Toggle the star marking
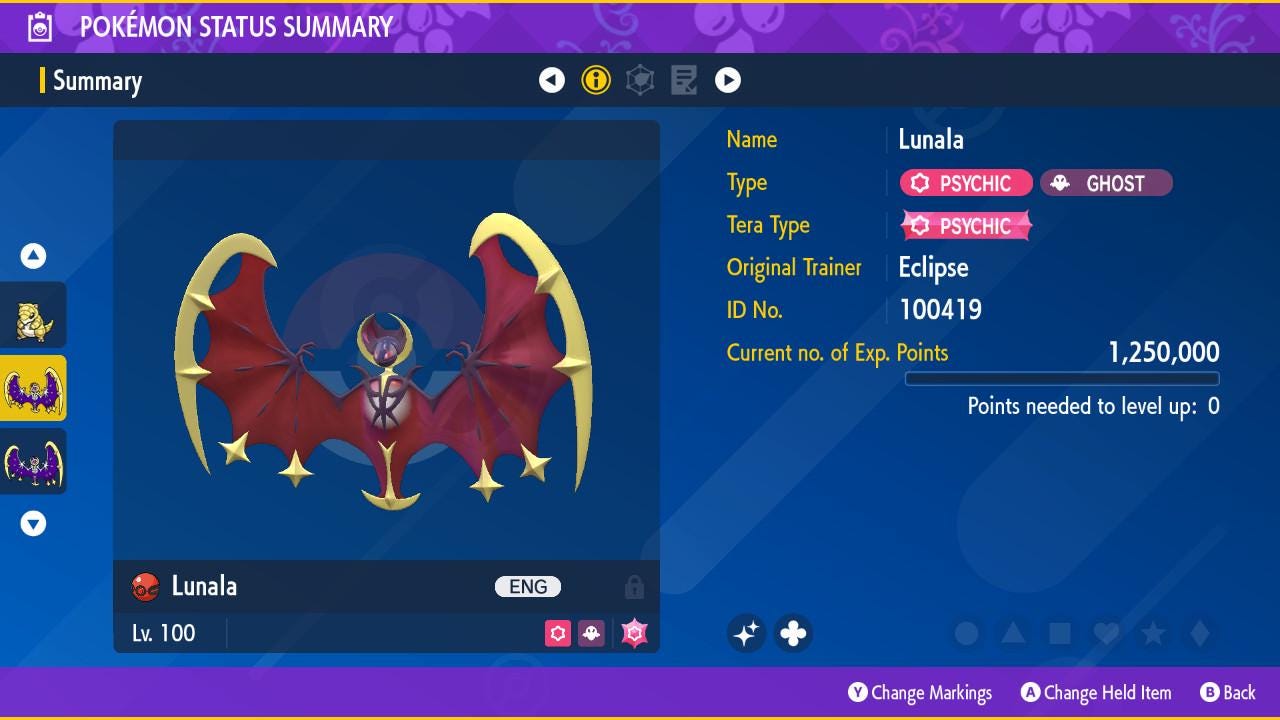1280x720 pixels. point(1153,633)
